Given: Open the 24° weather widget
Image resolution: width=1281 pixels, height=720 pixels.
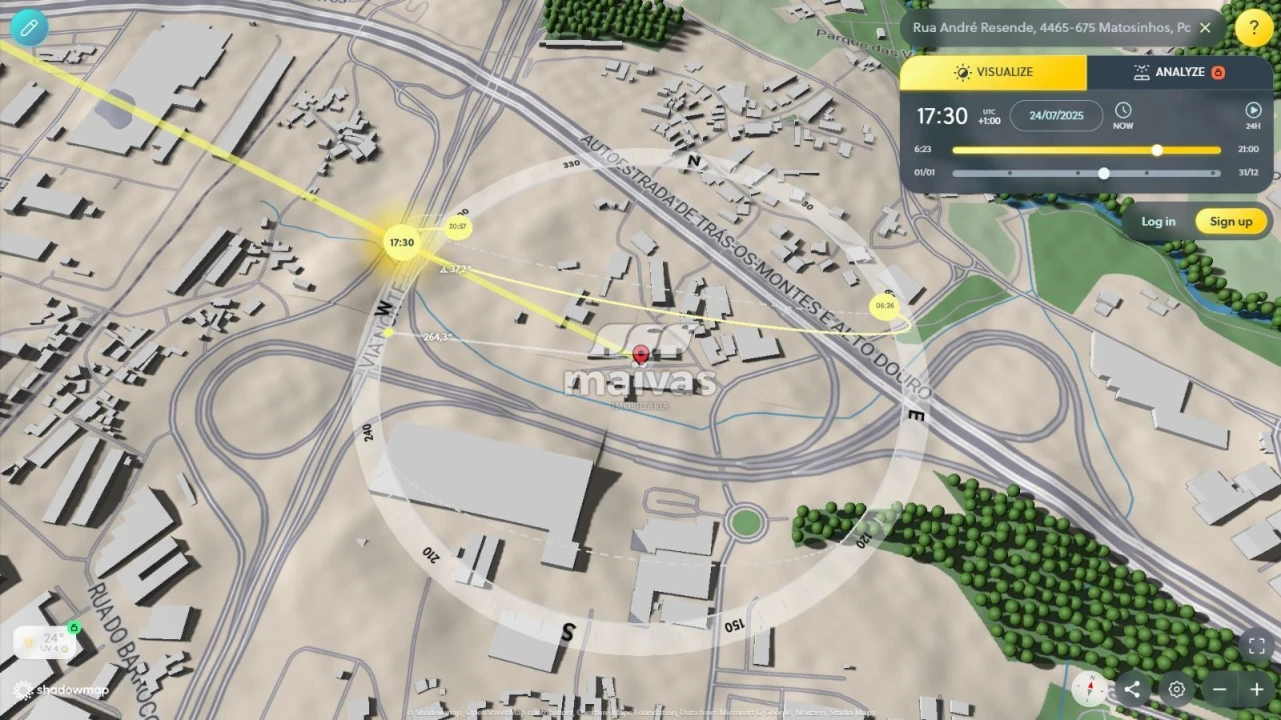Looking at the screenshot, I should pos(46,643).
